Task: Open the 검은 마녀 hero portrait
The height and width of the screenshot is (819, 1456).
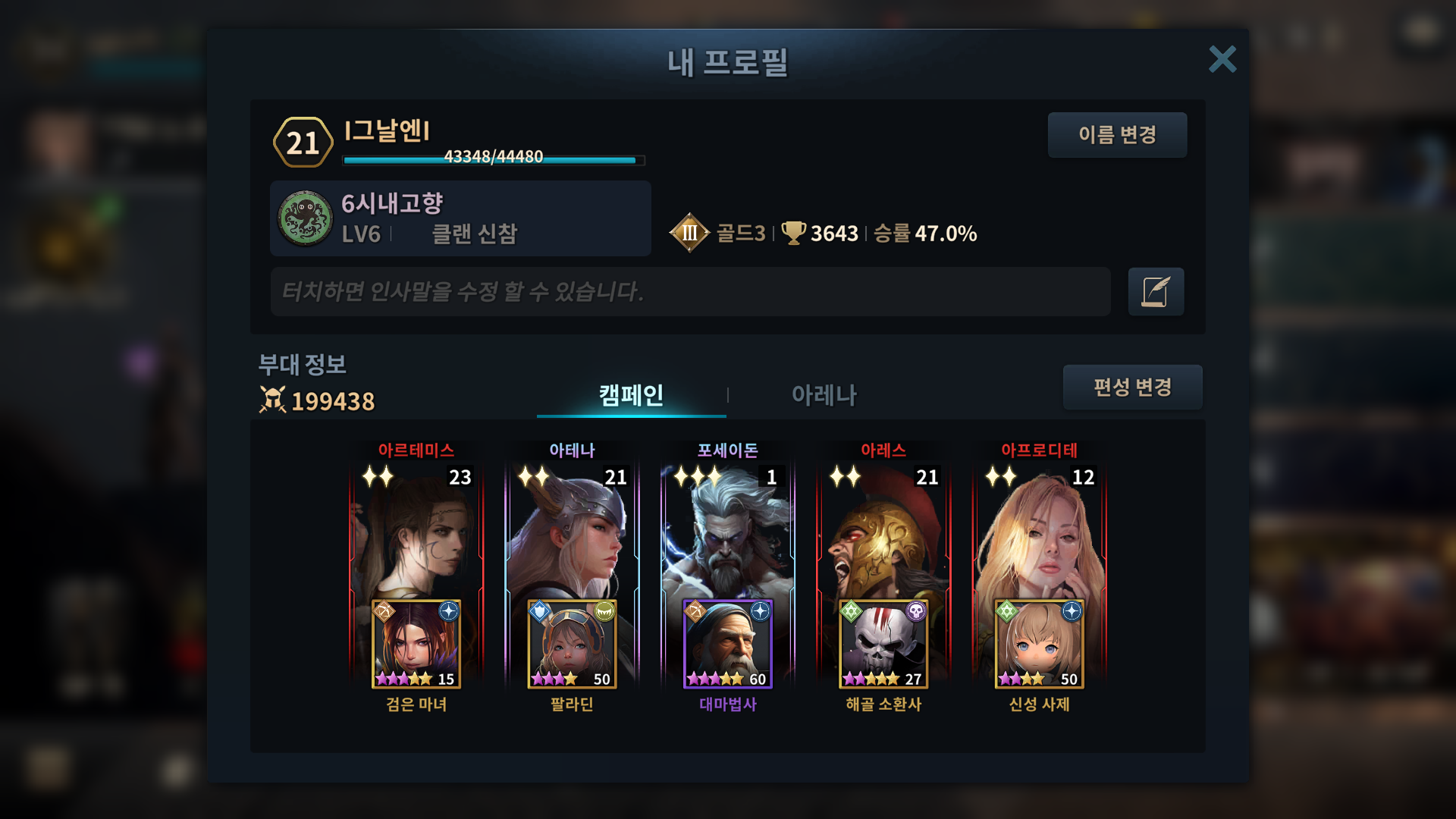Action: tap(416, 645)
